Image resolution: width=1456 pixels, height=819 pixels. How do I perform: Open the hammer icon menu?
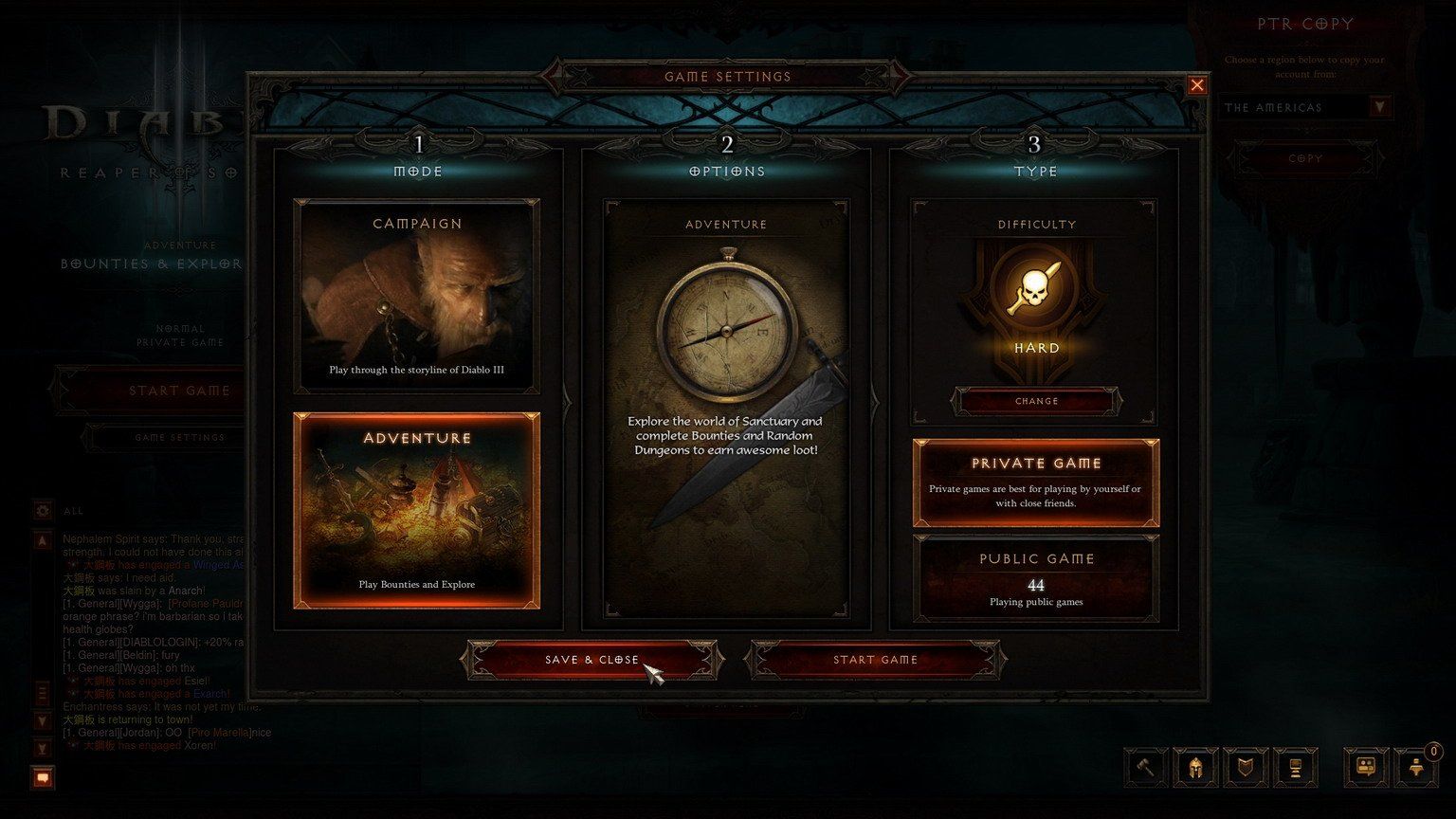pos(1146,767)
